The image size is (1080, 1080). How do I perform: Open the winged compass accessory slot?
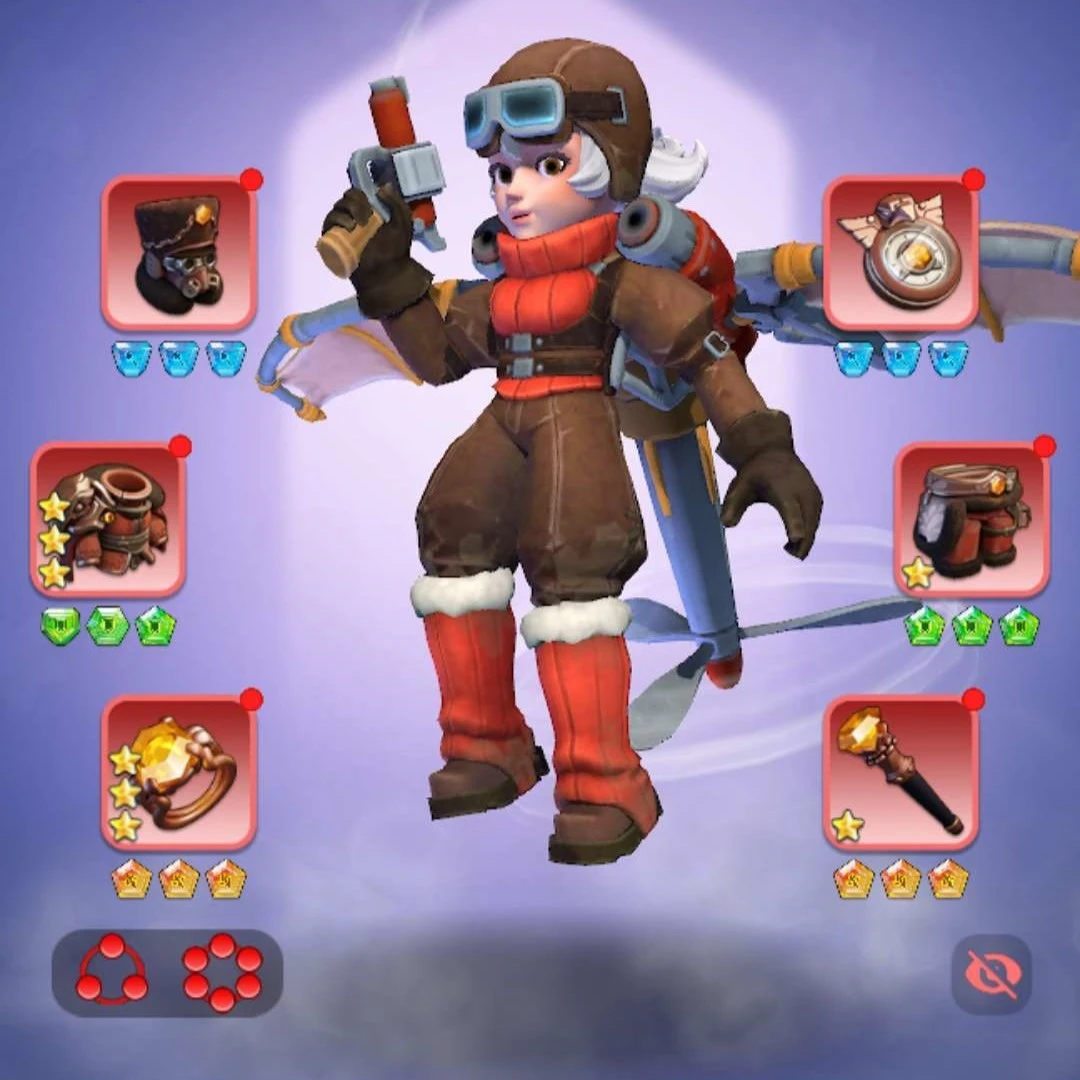pos(900,253)
